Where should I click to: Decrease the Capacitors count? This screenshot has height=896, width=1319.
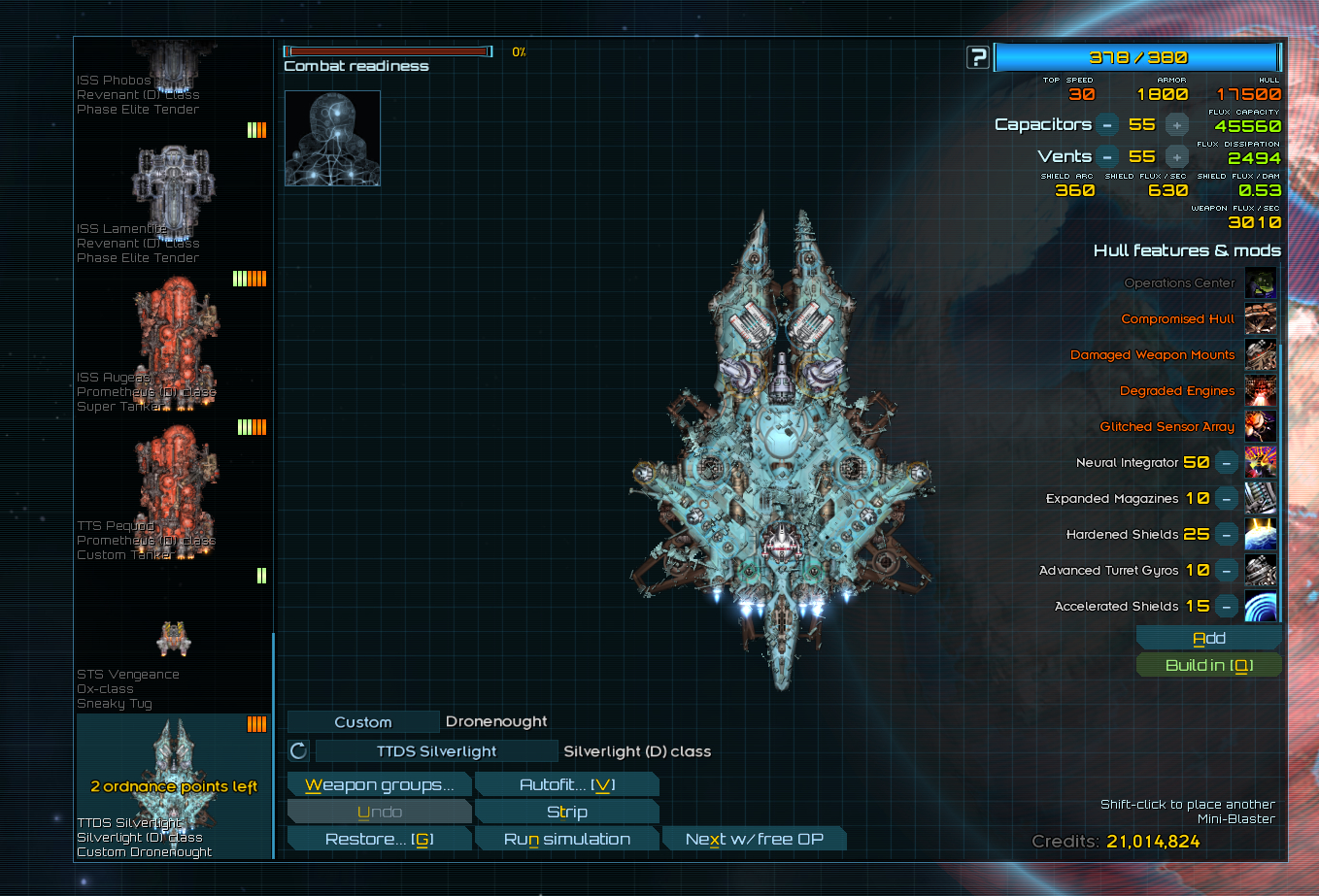click(1106, 125)
